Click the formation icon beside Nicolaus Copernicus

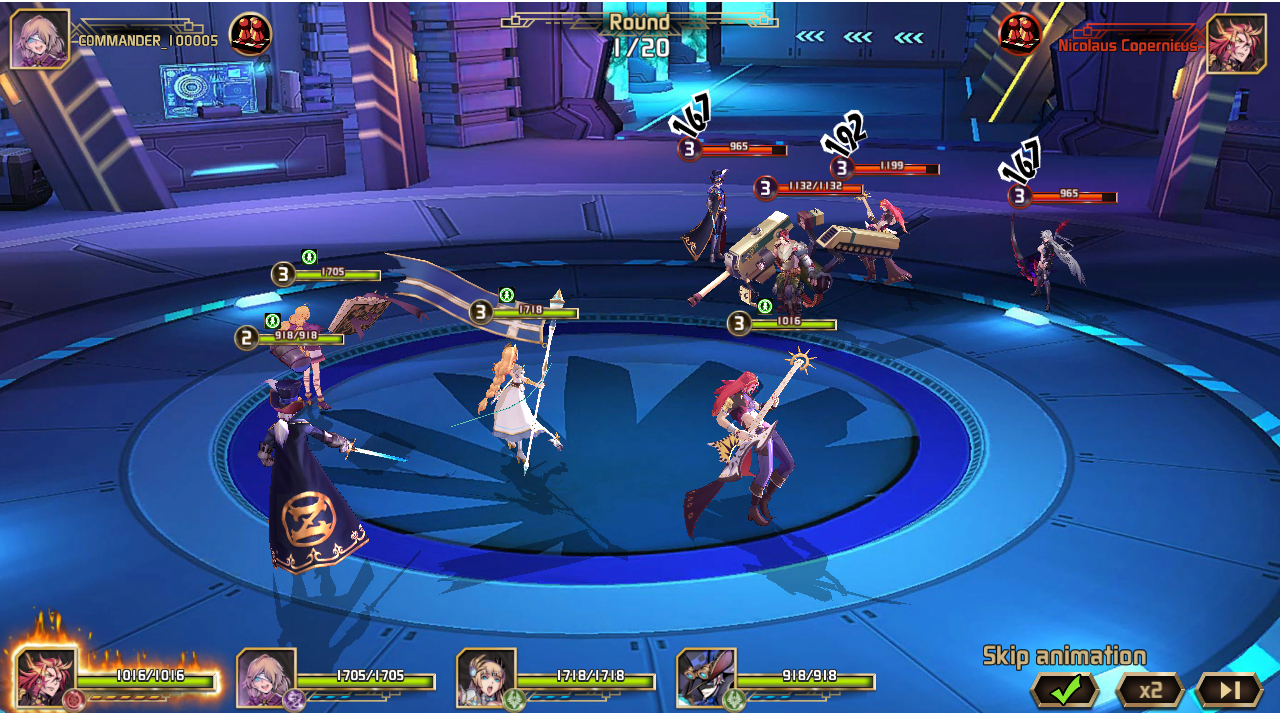pyautogui.click(x=1020, y=34)
